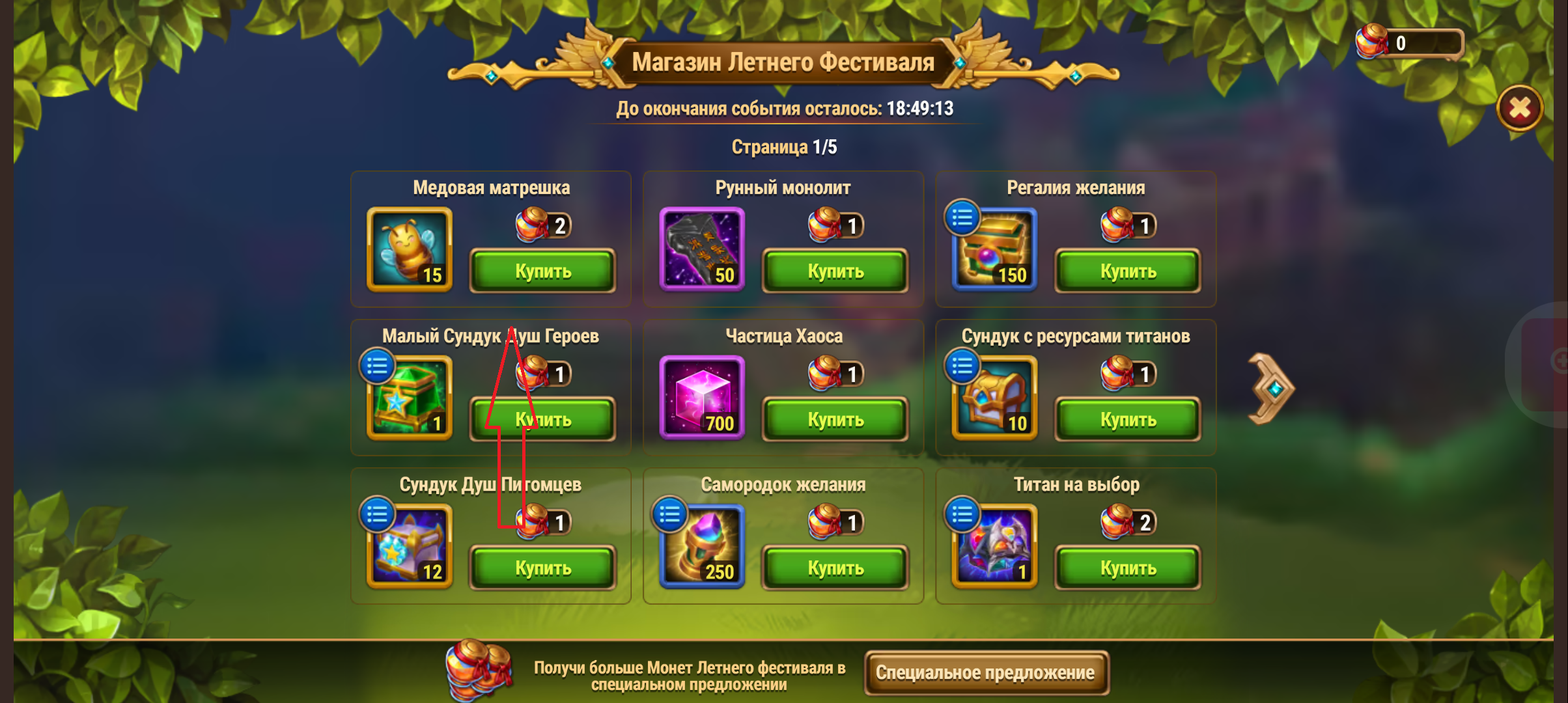
Task: Close the Summer Festival shop window
Action: click(x=1519, y=108)
